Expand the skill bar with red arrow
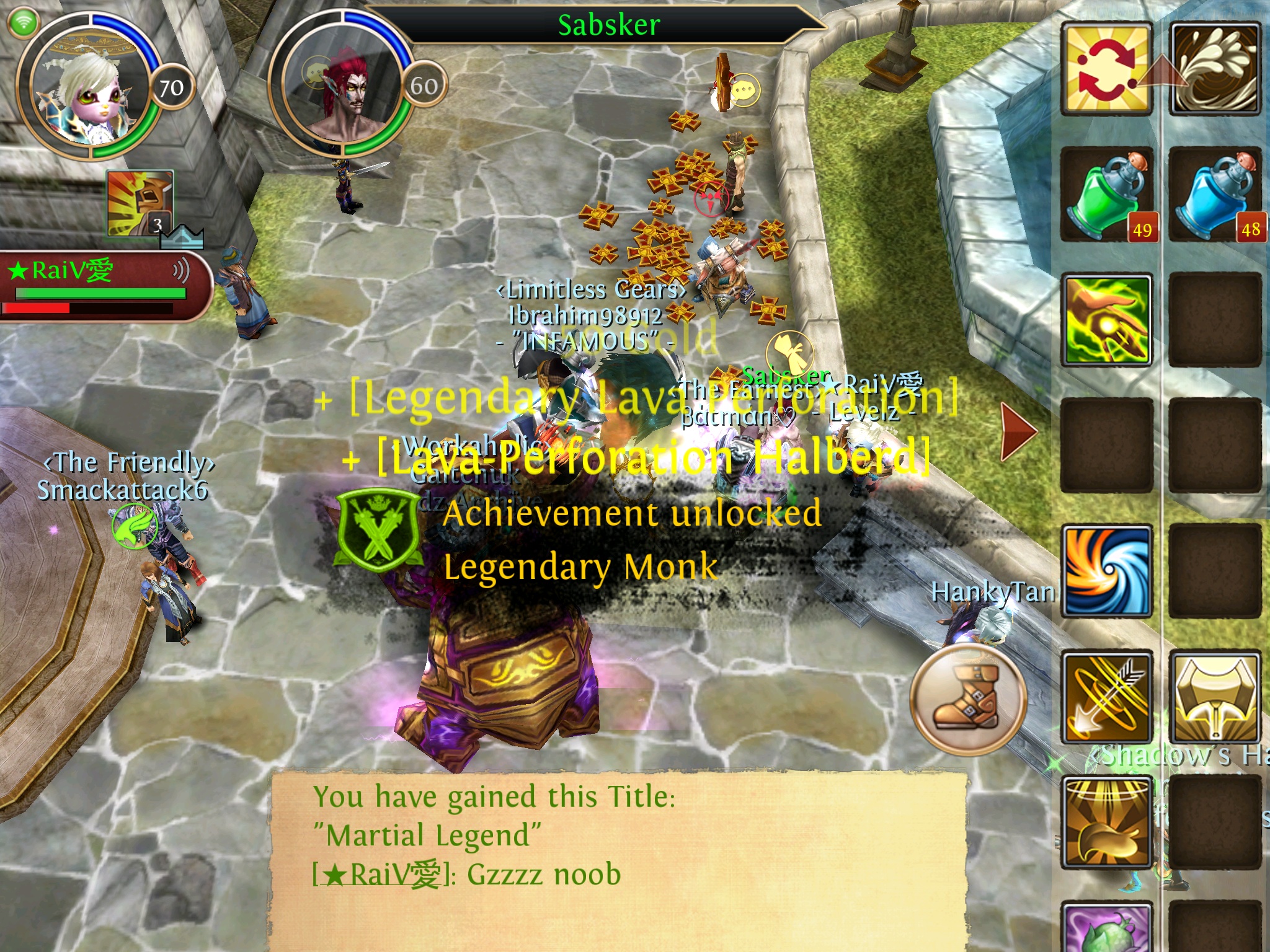The height and width of the screenshot is (952, 1270). click(x=1018, y=431)
